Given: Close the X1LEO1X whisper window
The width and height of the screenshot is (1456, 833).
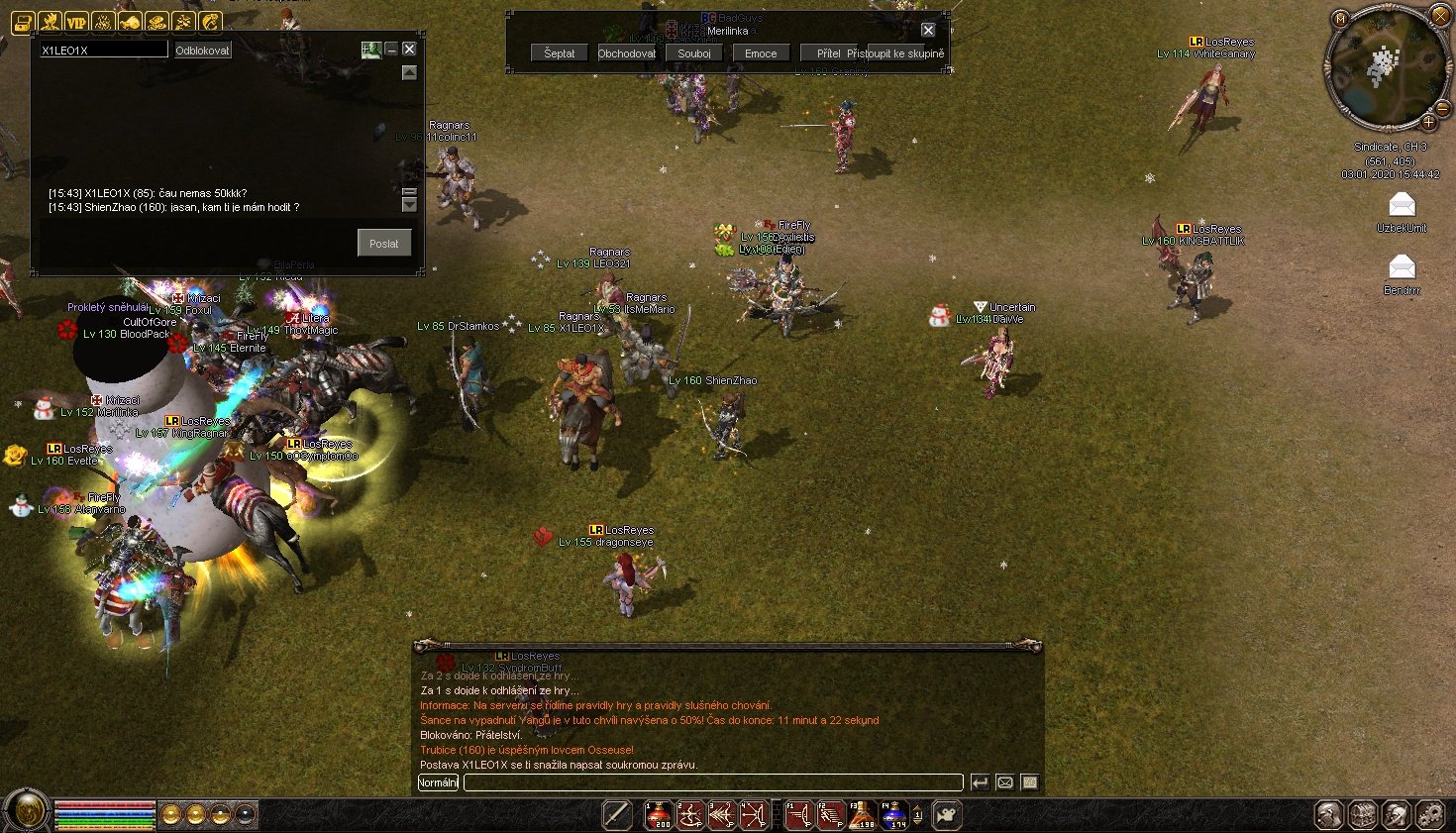Looking at the screenshot, I should click(x=409, y=49).
